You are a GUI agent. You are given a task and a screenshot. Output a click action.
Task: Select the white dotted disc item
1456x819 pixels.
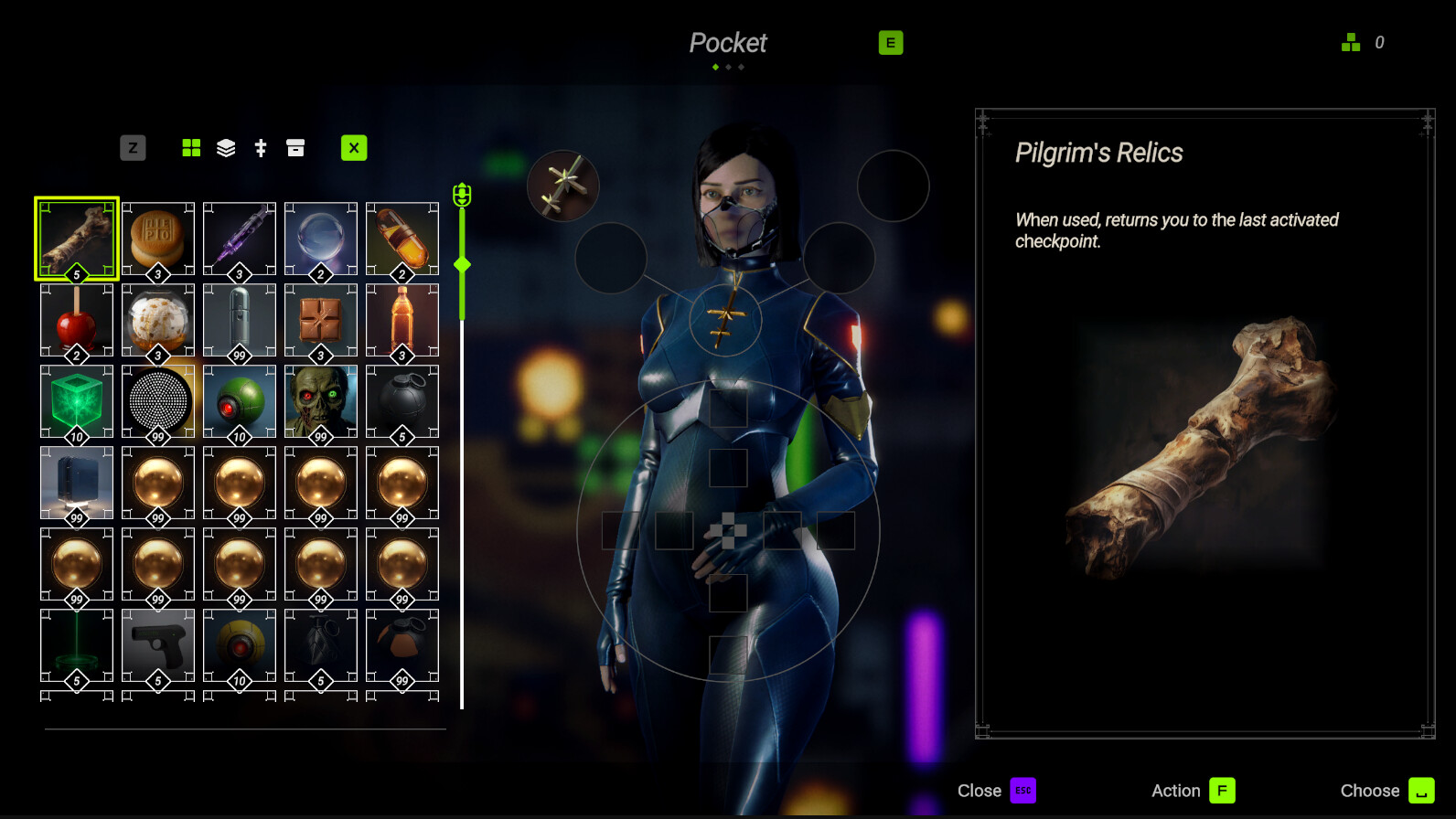(x=158, y=401)
